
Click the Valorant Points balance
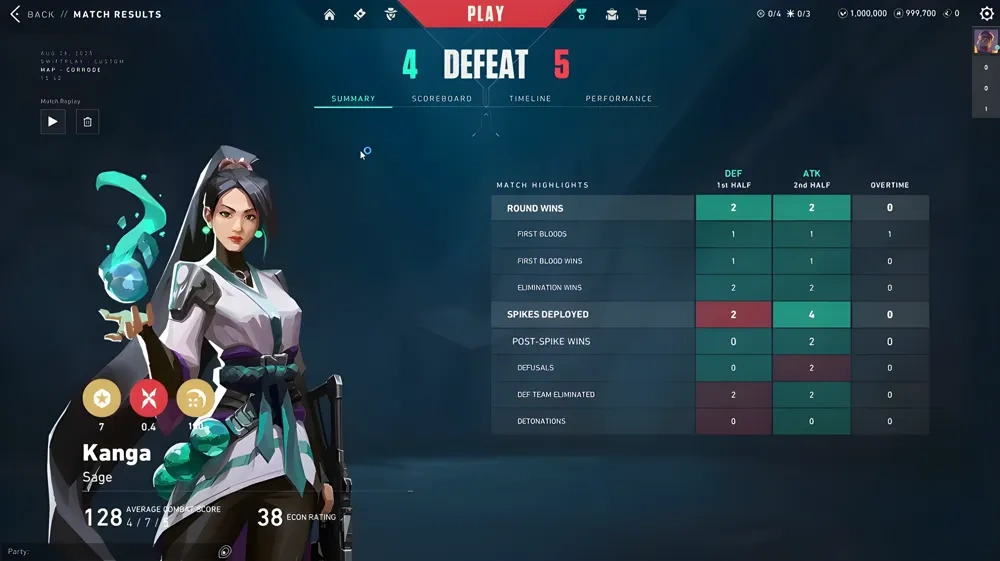(x=863, y=14)
